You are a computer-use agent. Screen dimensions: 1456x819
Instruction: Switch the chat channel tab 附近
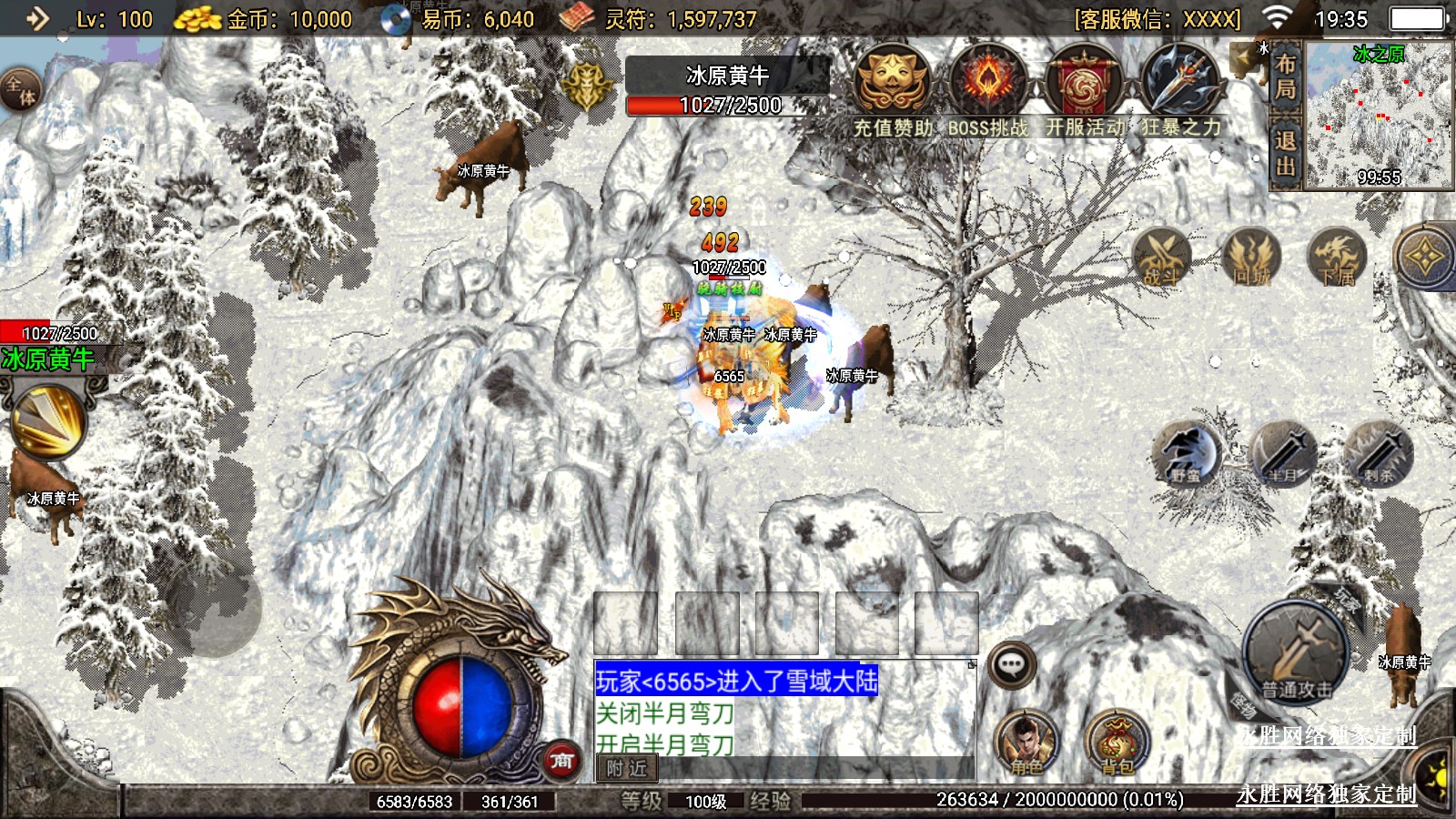(626, 769)
